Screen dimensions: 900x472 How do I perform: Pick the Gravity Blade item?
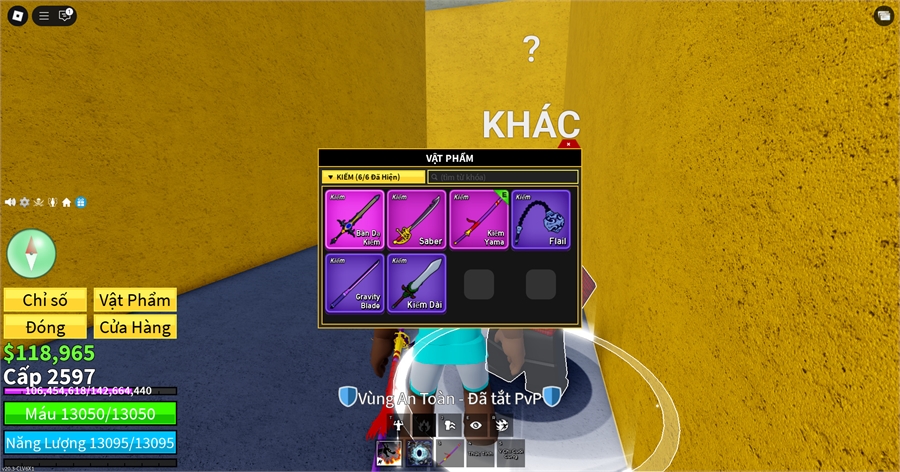pos(355,282)
